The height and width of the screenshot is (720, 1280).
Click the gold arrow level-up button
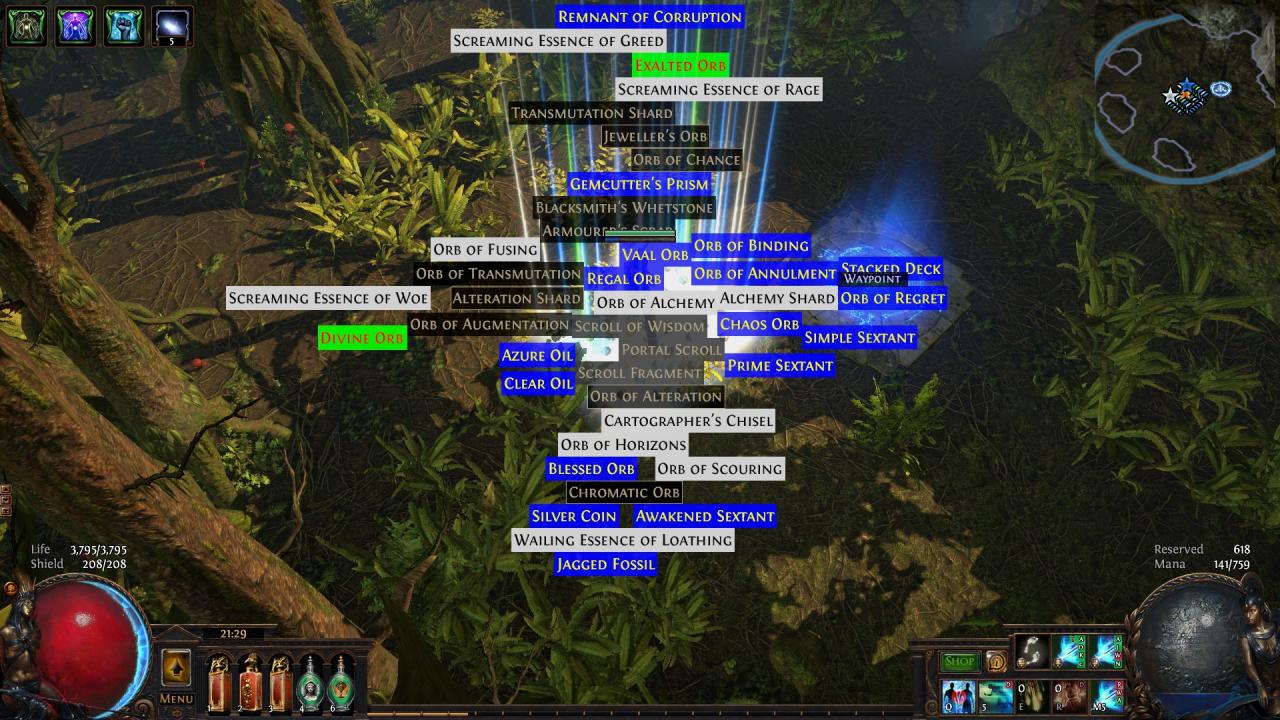point(176,668)
